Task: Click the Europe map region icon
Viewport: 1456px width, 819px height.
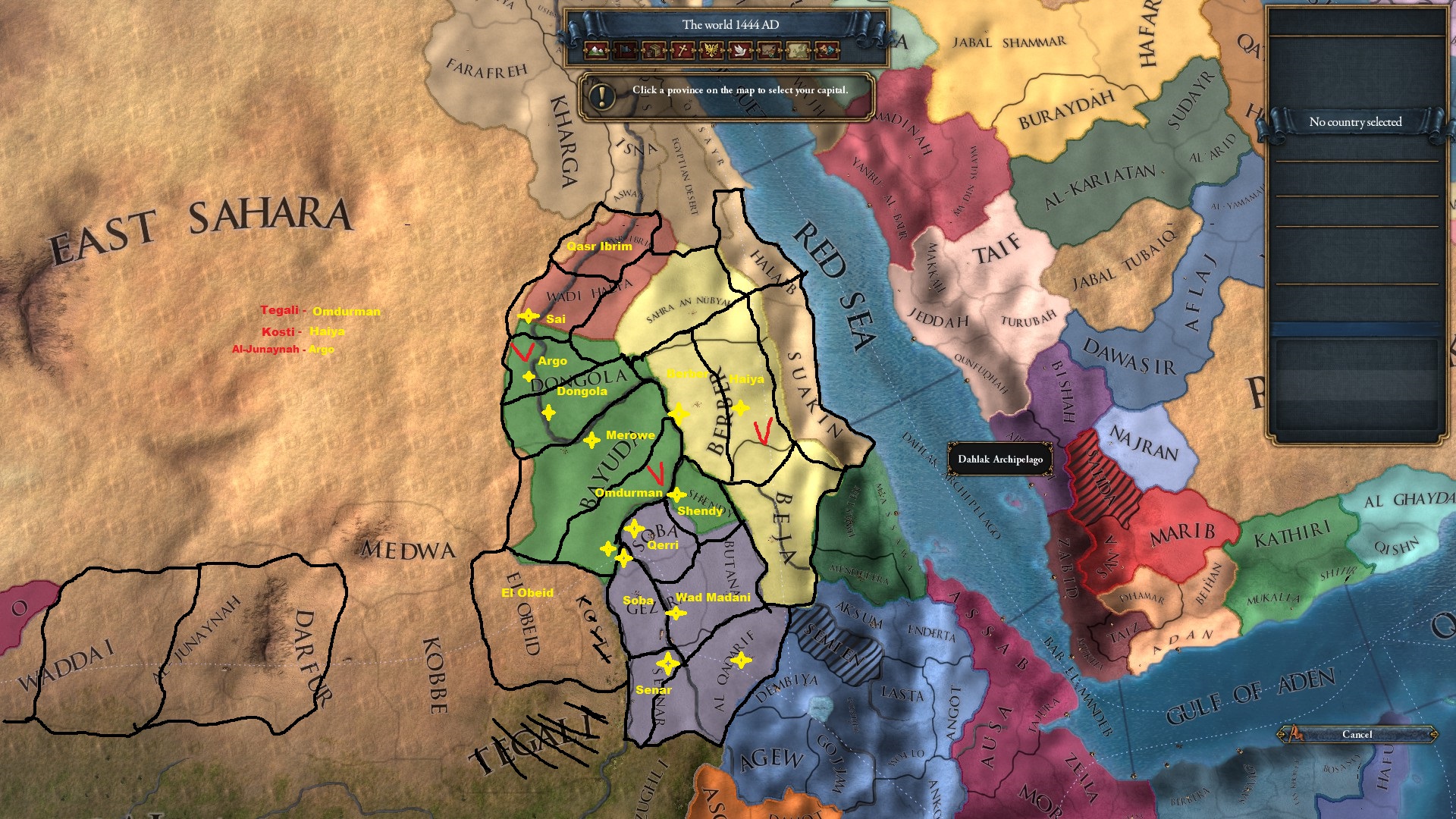Action: (x=798, y=51)
